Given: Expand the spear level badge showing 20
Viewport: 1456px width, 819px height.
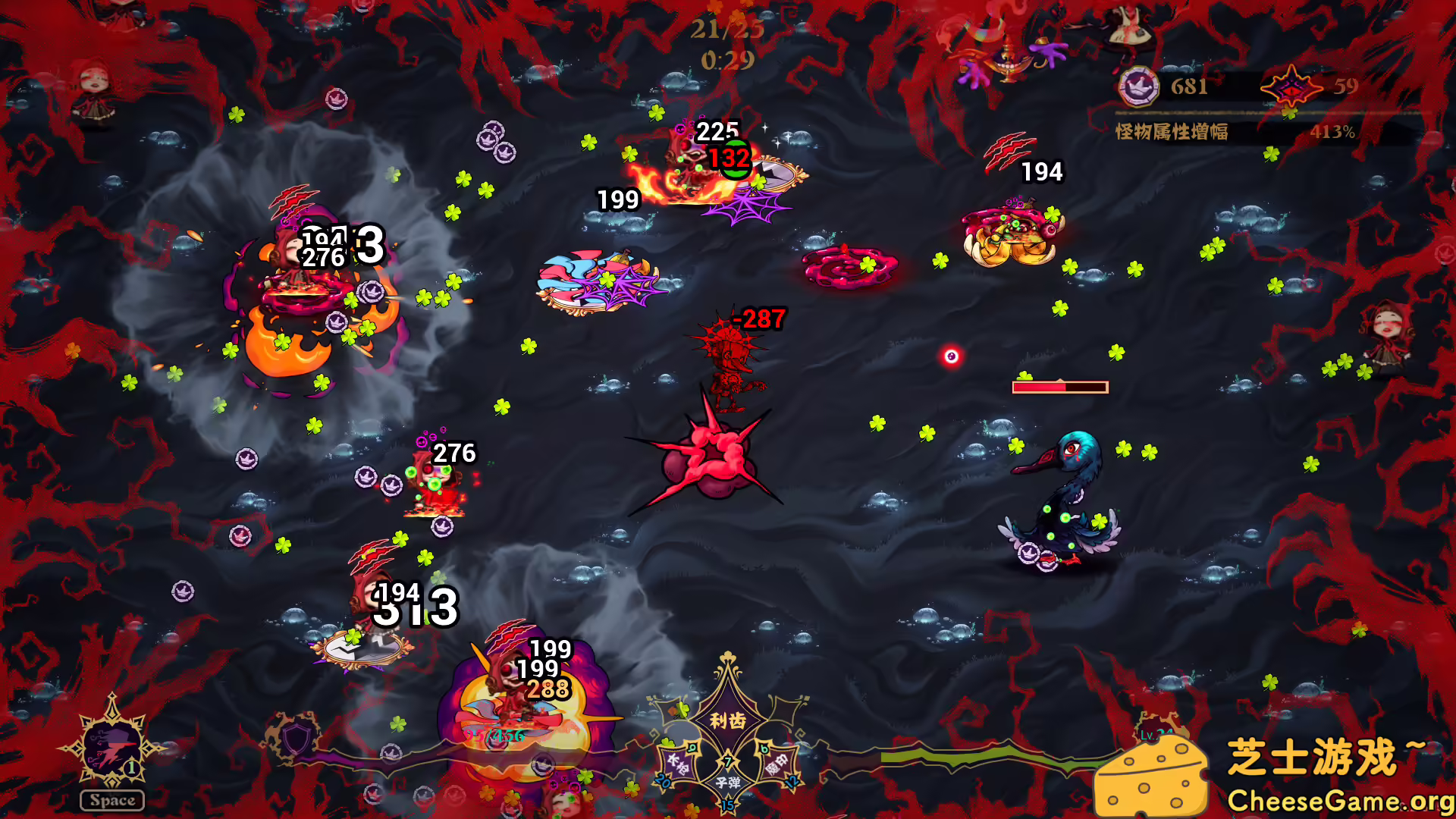Looking at the screenshot, I should [x=662, y=781].
